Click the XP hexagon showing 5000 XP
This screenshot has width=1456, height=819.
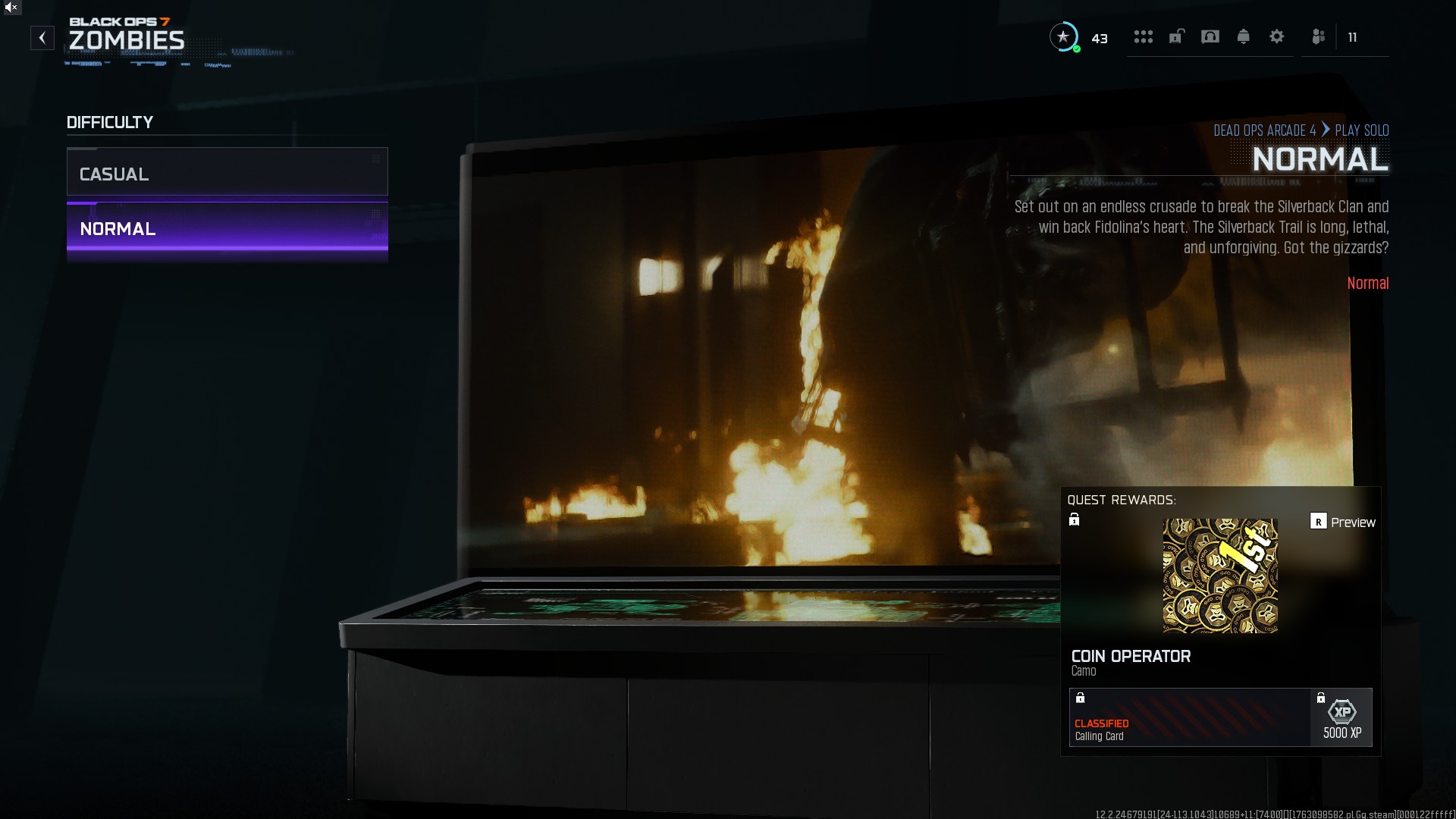pyautogui.click(x=1341, y=712)
